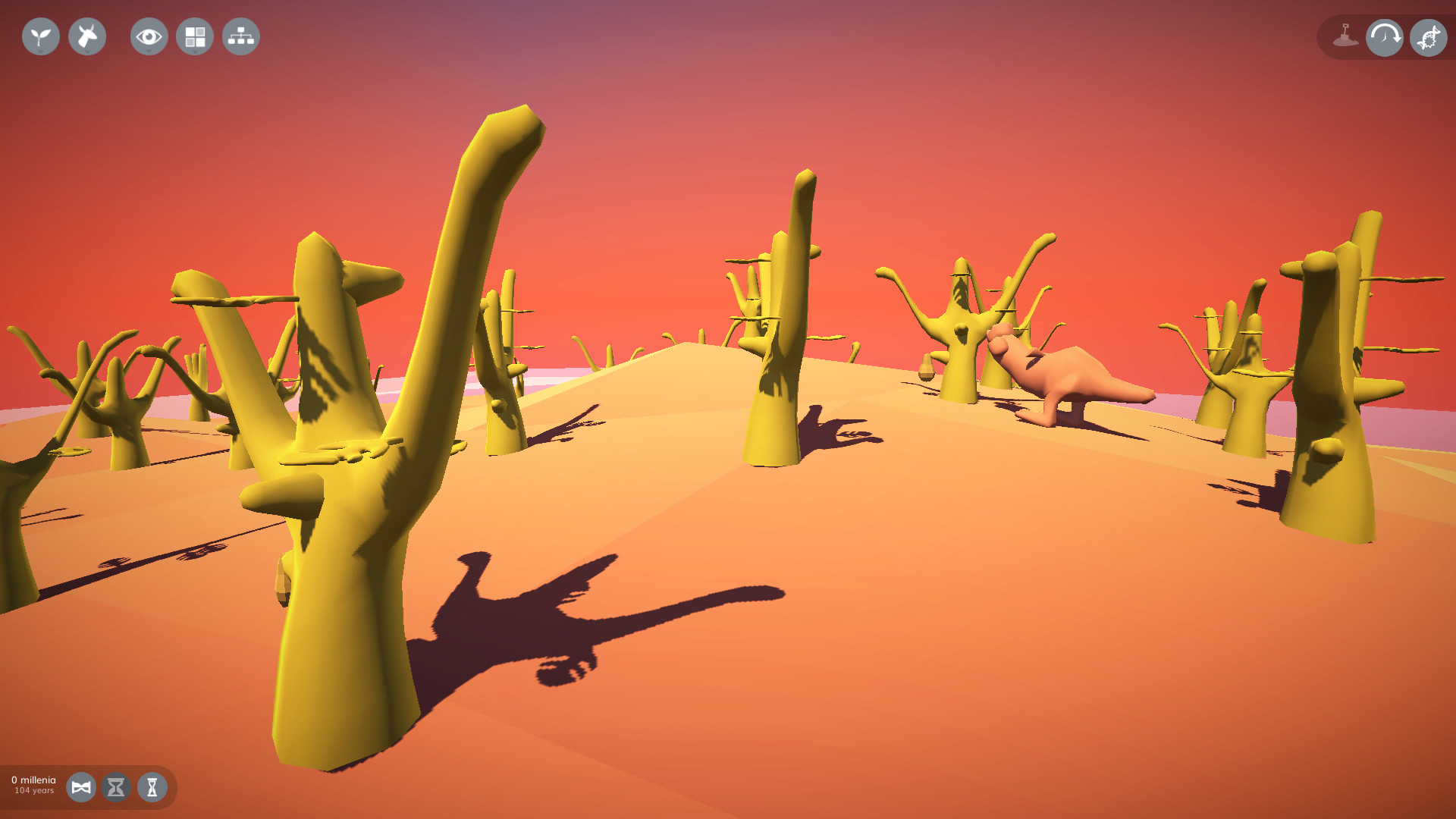Open the species hierarchy tree icon
1456x819 pixels.
[240, 36]
